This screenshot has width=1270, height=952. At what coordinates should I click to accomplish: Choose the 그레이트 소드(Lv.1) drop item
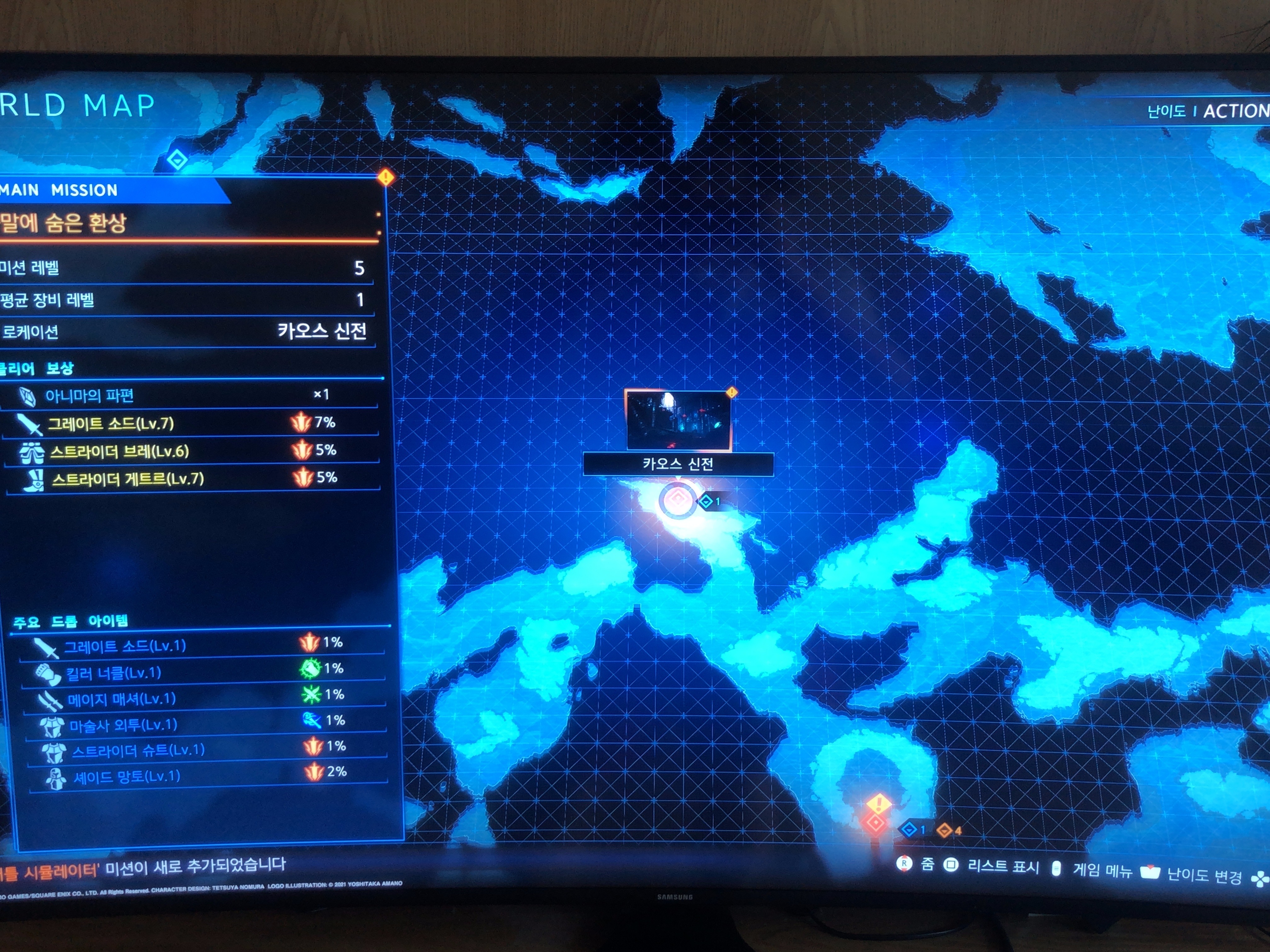[x=125, y=646]
